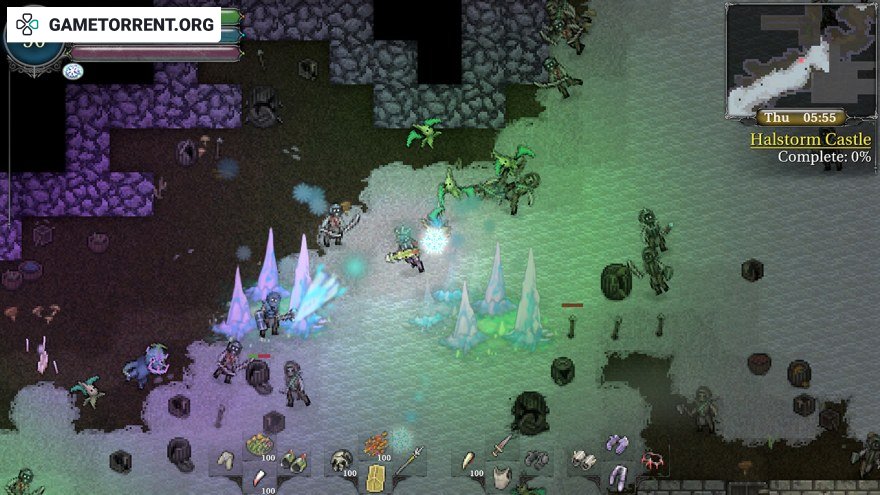Select the purple leggings equipment slot
The width and height of the screenshot is (880, 495).
(617, 477)
